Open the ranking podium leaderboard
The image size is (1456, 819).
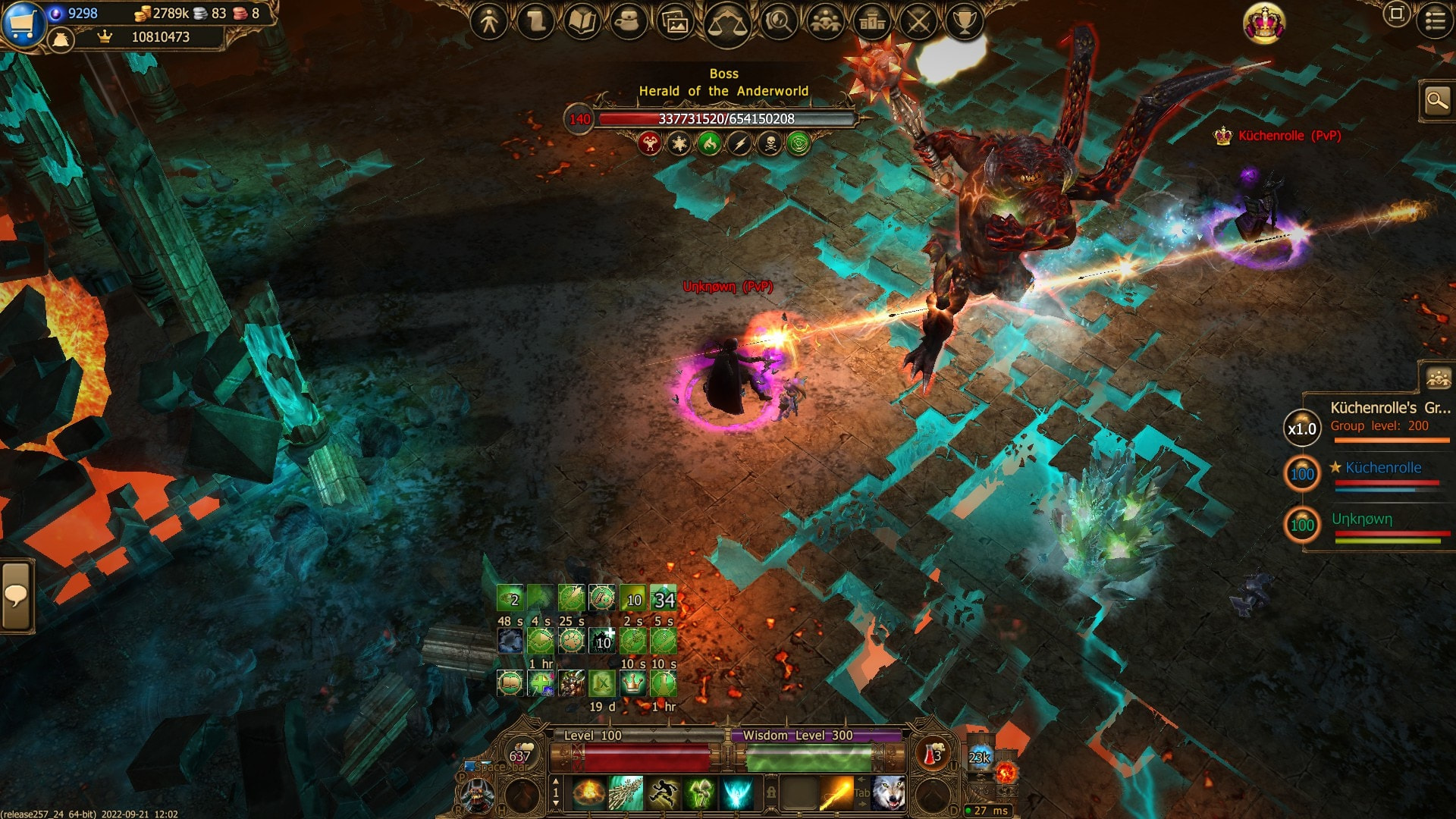[872, 23]
